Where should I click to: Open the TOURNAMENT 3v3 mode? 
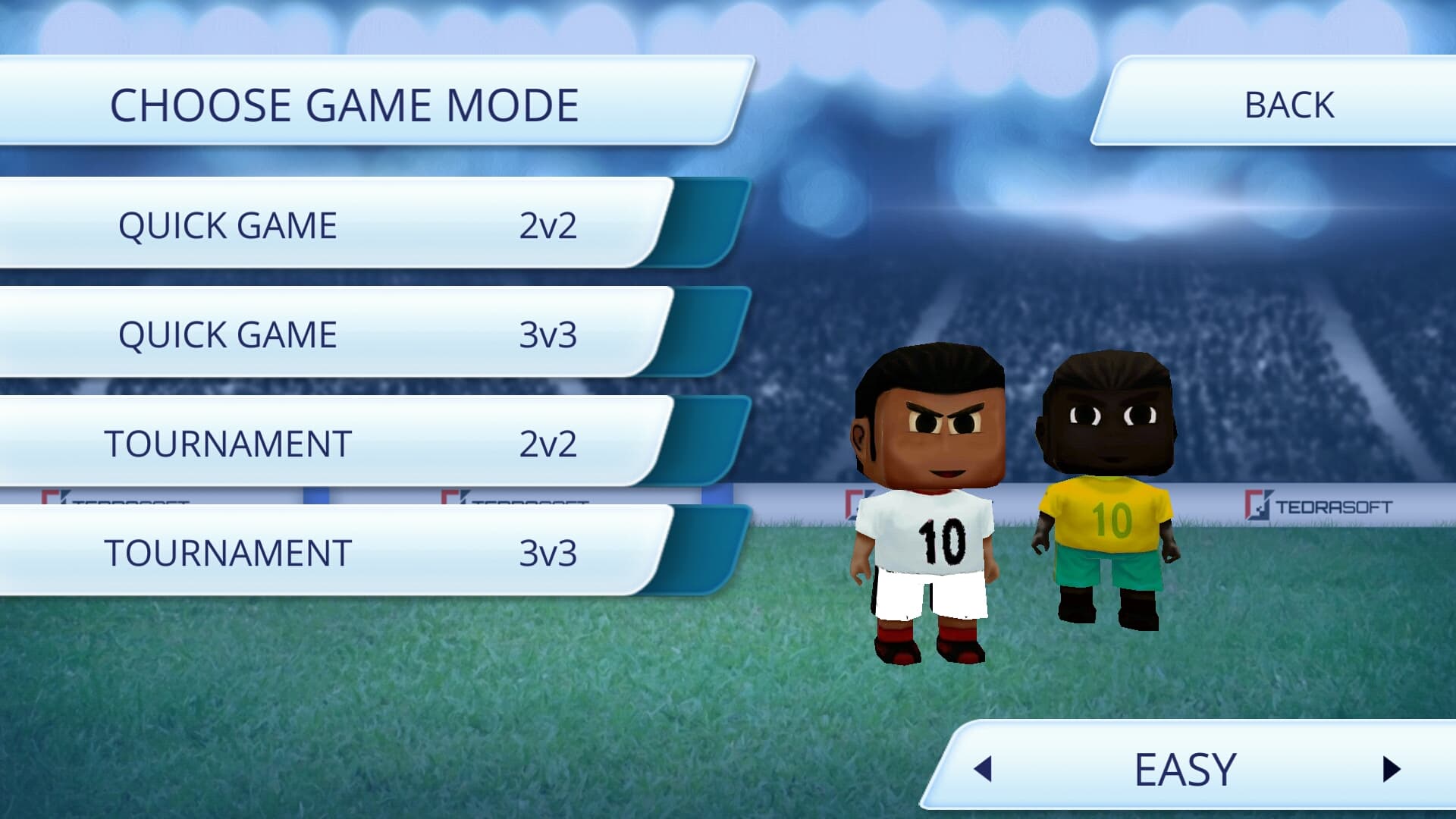pos(341,554)
